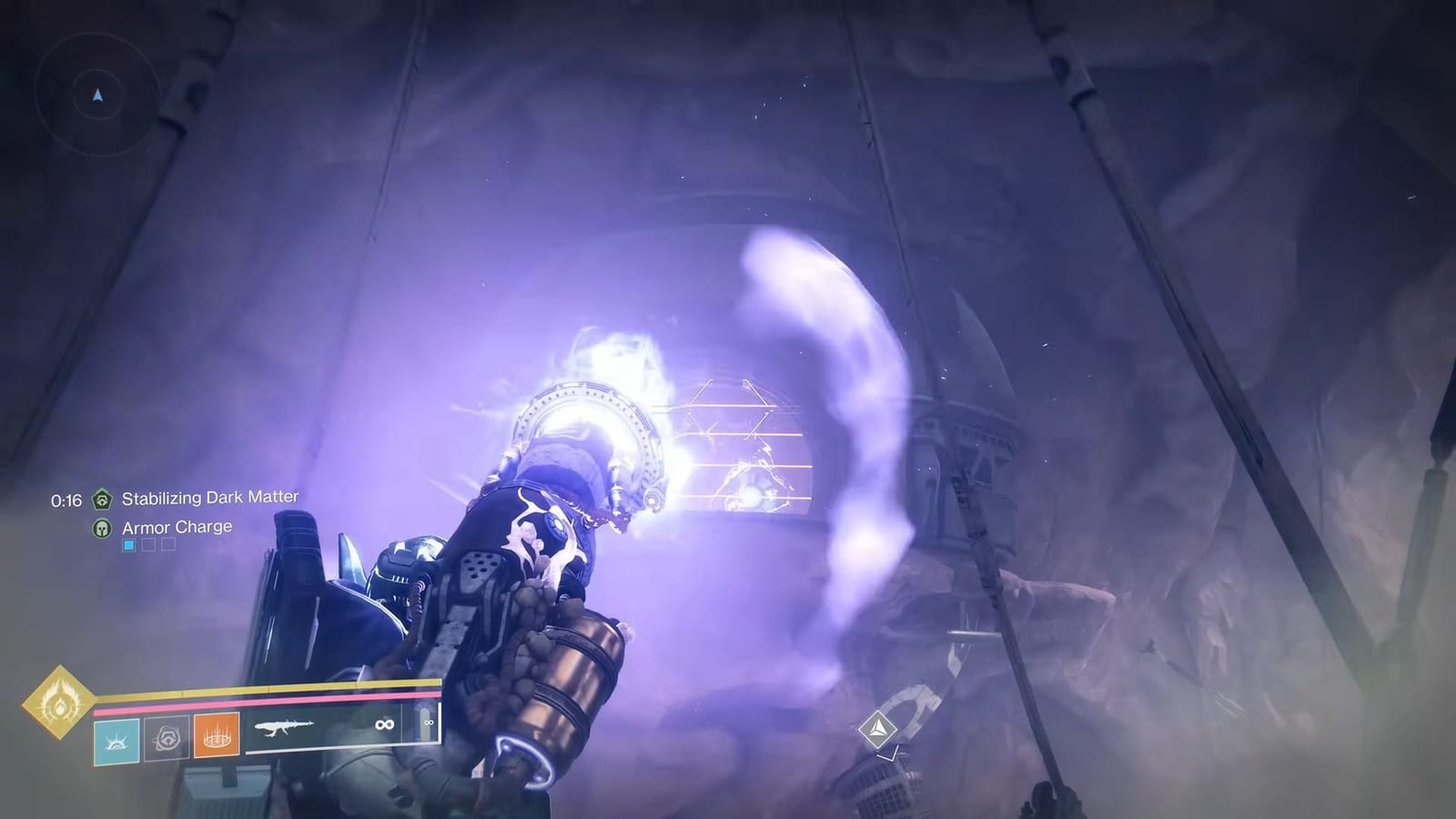Click the Armor Charge text entry
This screenshot has width=1456, height=819.
[x=177, y=528]
